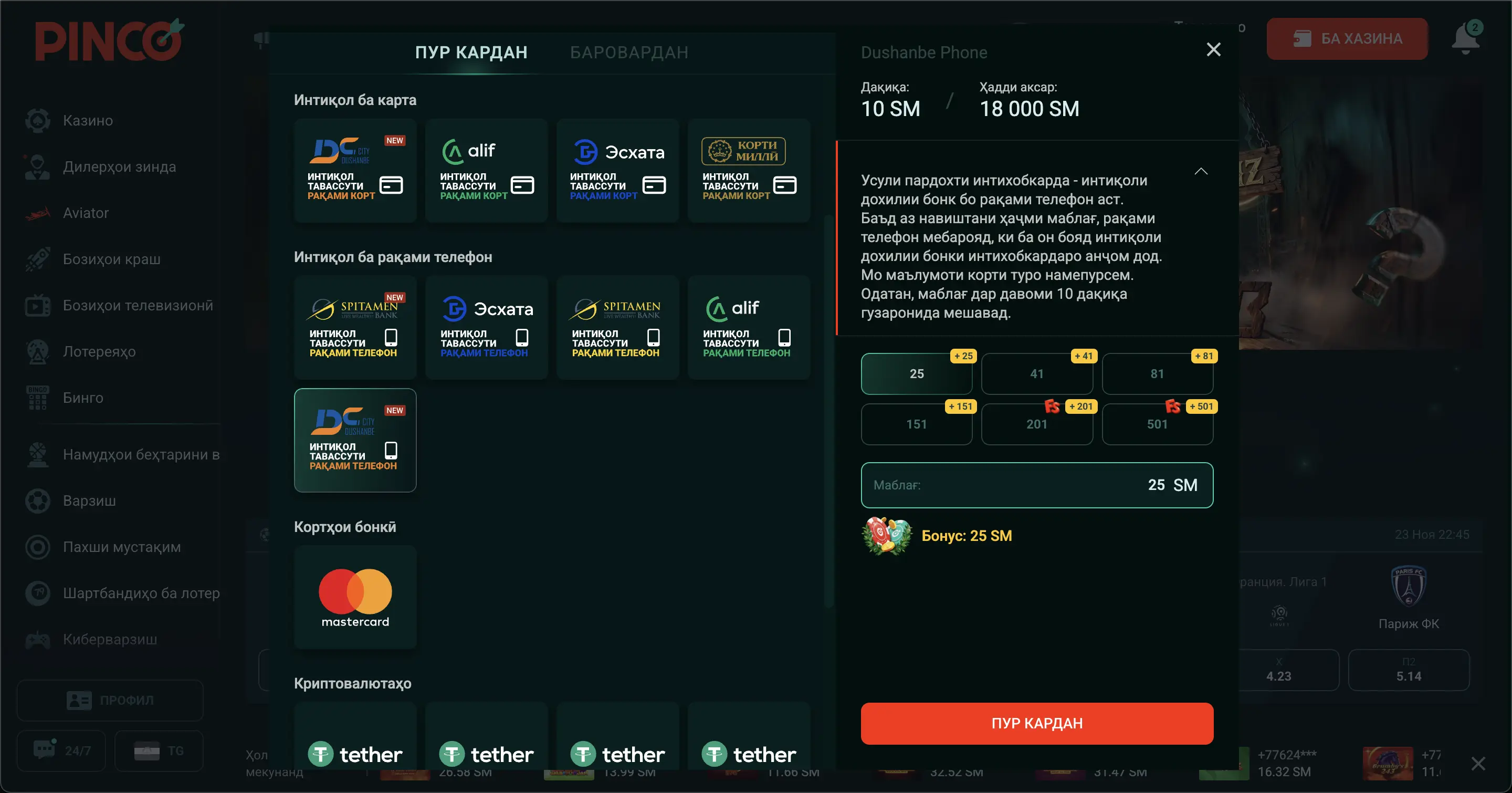Select the Эсхата phone top-up method
1512x793 pixels.
click(x=486, y=327)
